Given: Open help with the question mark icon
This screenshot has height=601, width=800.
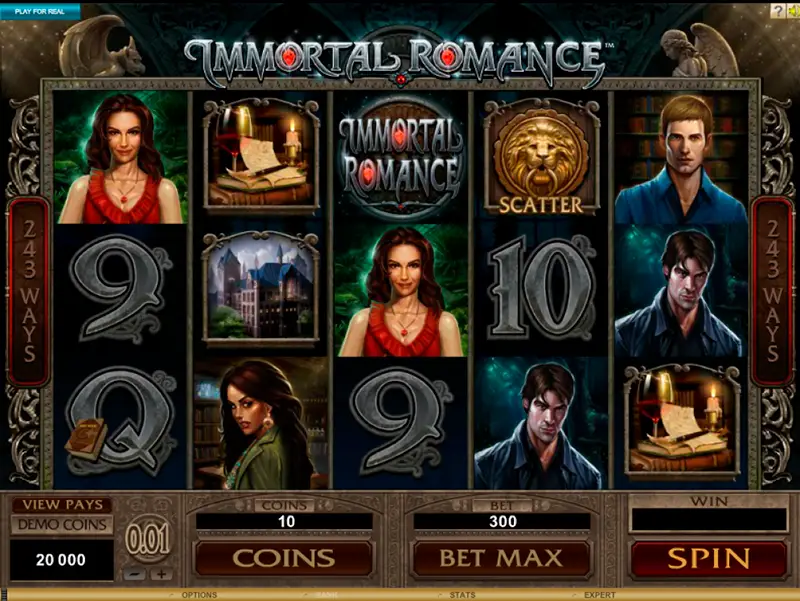Looking at the screenshot, I should click(x=777, y=10).
